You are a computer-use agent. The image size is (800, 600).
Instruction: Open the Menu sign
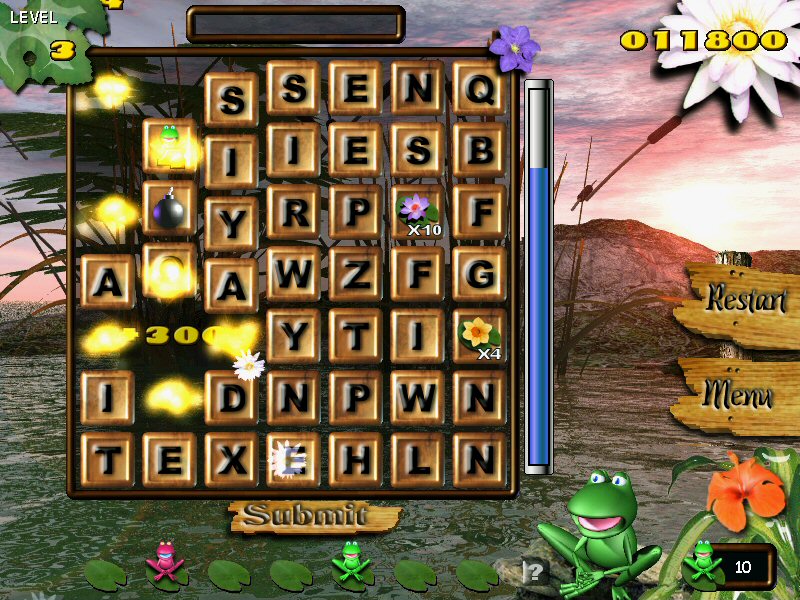point(741,393)
